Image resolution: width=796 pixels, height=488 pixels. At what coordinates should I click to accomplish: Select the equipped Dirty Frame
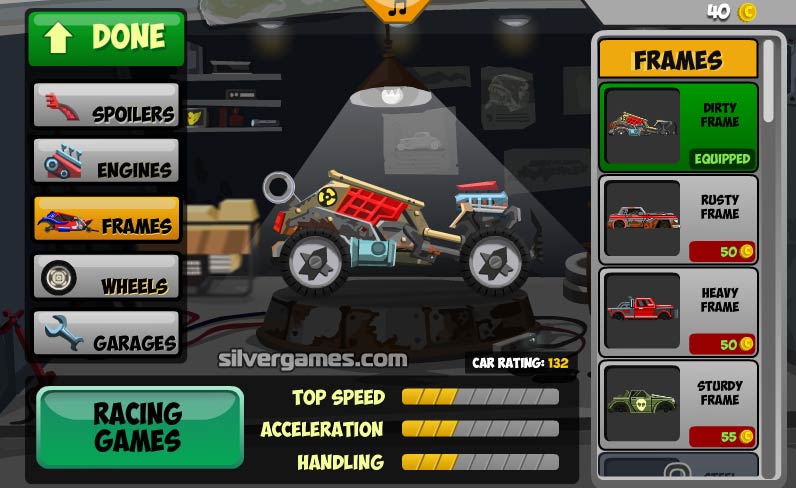point(678,127)
